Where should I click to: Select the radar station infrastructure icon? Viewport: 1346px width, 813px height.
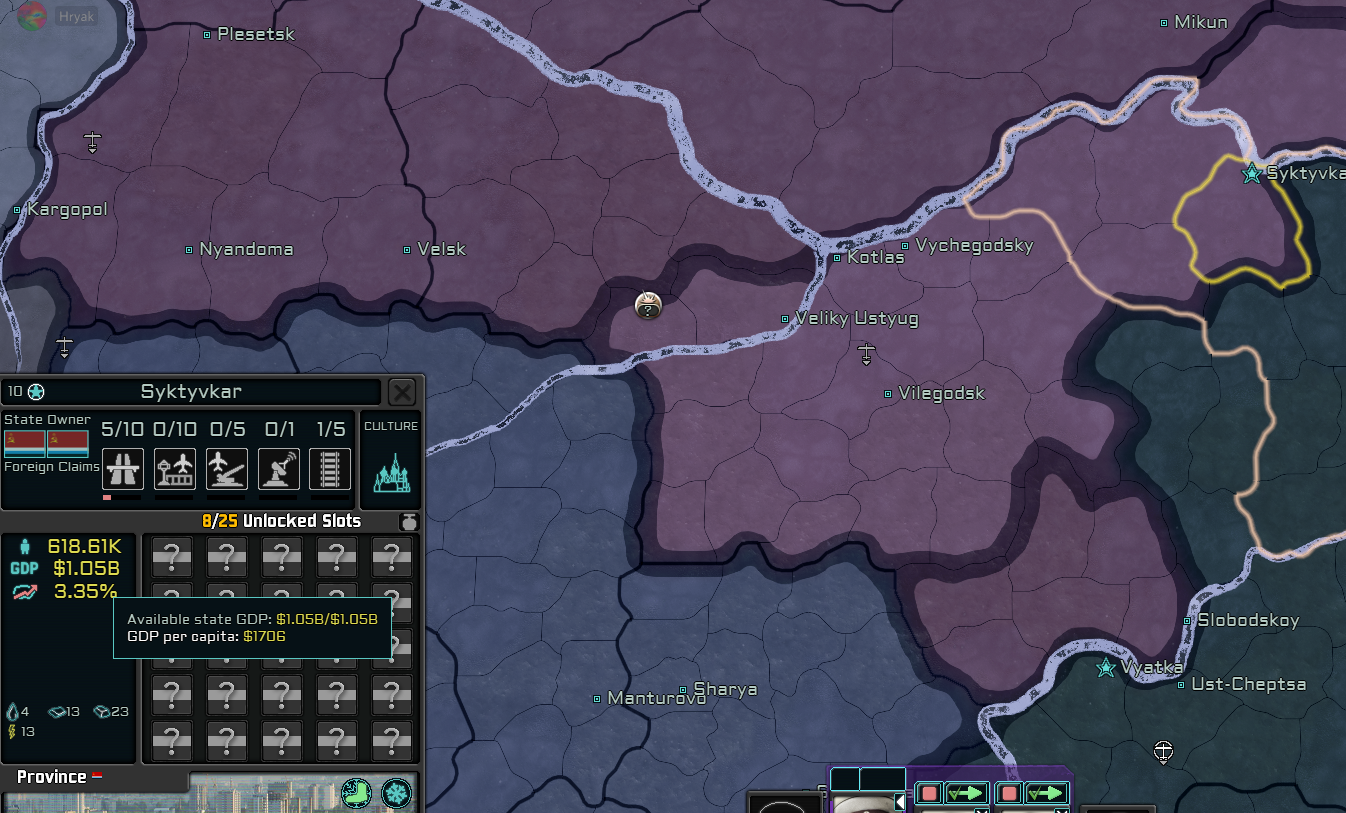278,471
